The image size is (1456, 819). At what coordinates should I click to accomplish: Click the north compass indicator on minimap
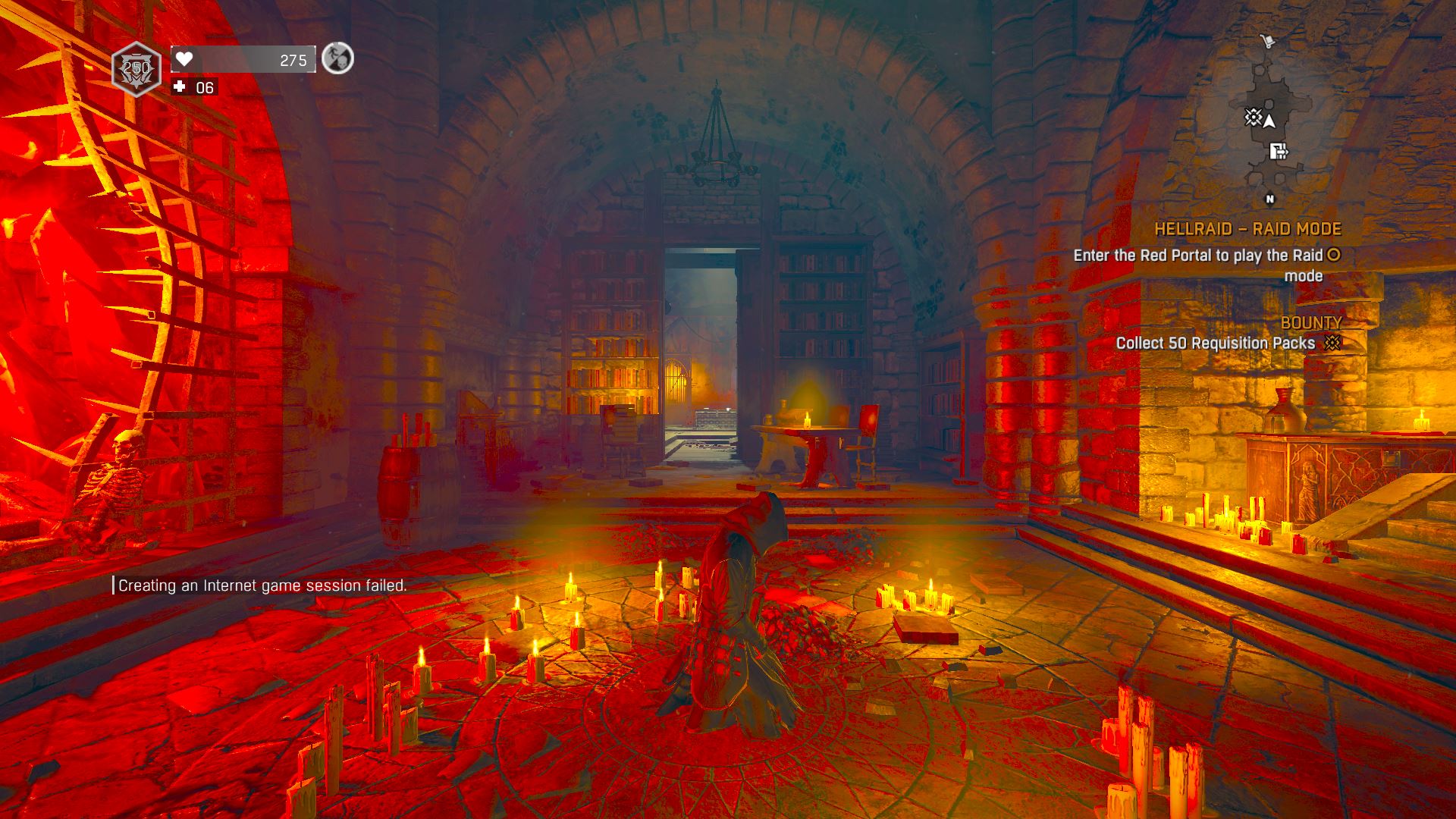coord(1270,199)
